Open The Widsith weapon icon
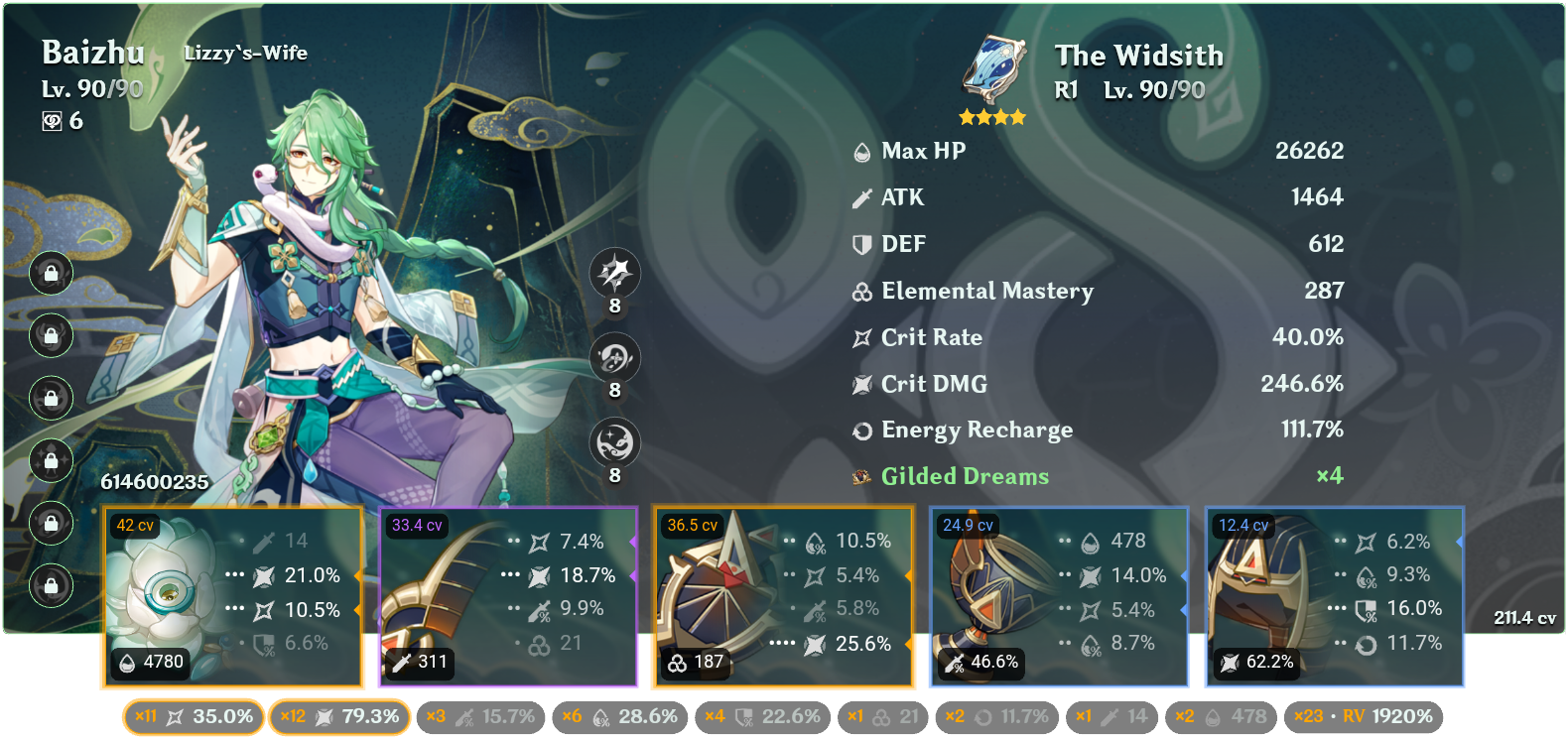The height and width of the screenshot is (741, 1568). [990, 69]
